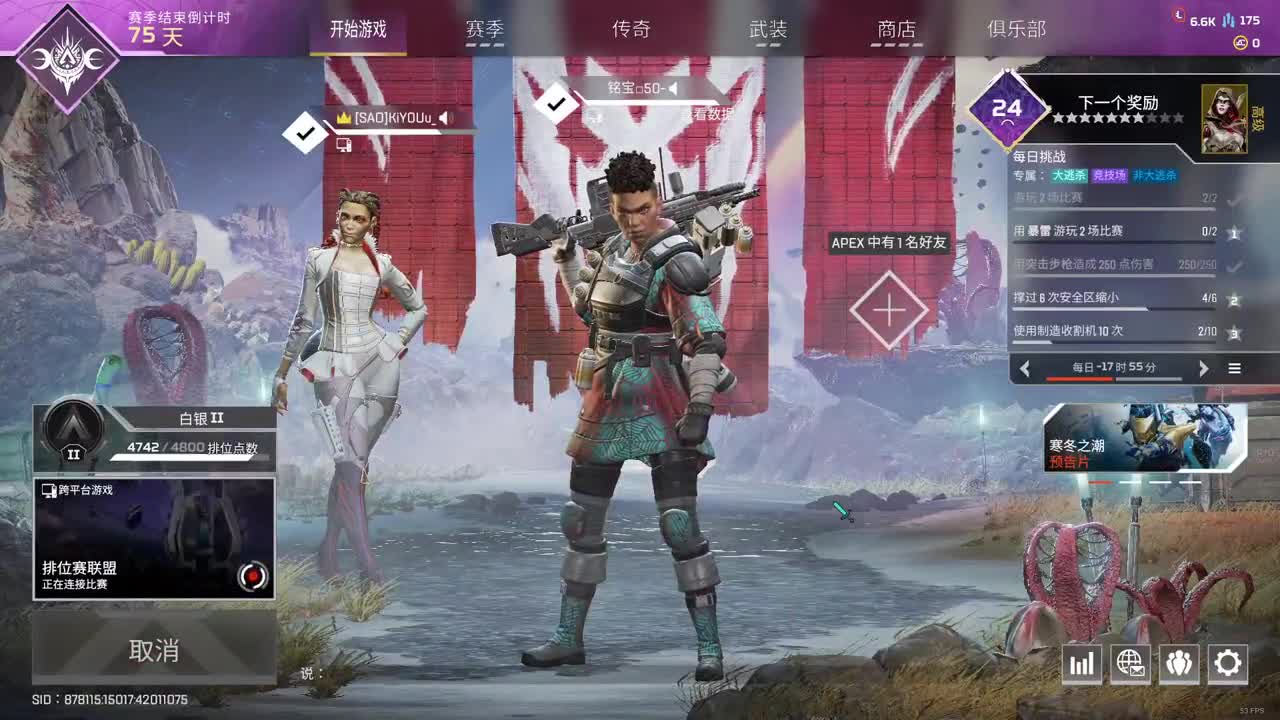Screen dimensions: 1280x720
Task: Open the challenges hamburger menu icon
Action: pyautogui.click(x=1234, y=368)
